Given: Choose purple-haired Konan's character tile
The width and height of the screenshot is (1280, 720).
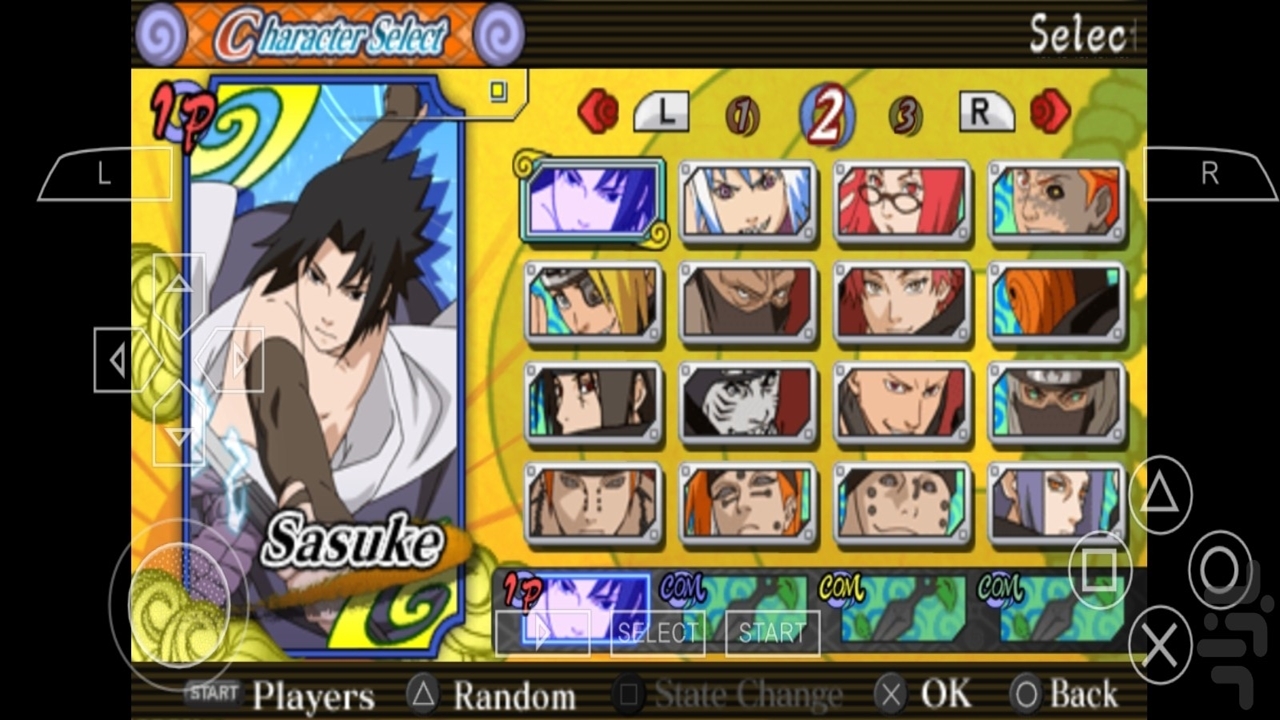Looking at the screenshot, I should coord(1057,503).
